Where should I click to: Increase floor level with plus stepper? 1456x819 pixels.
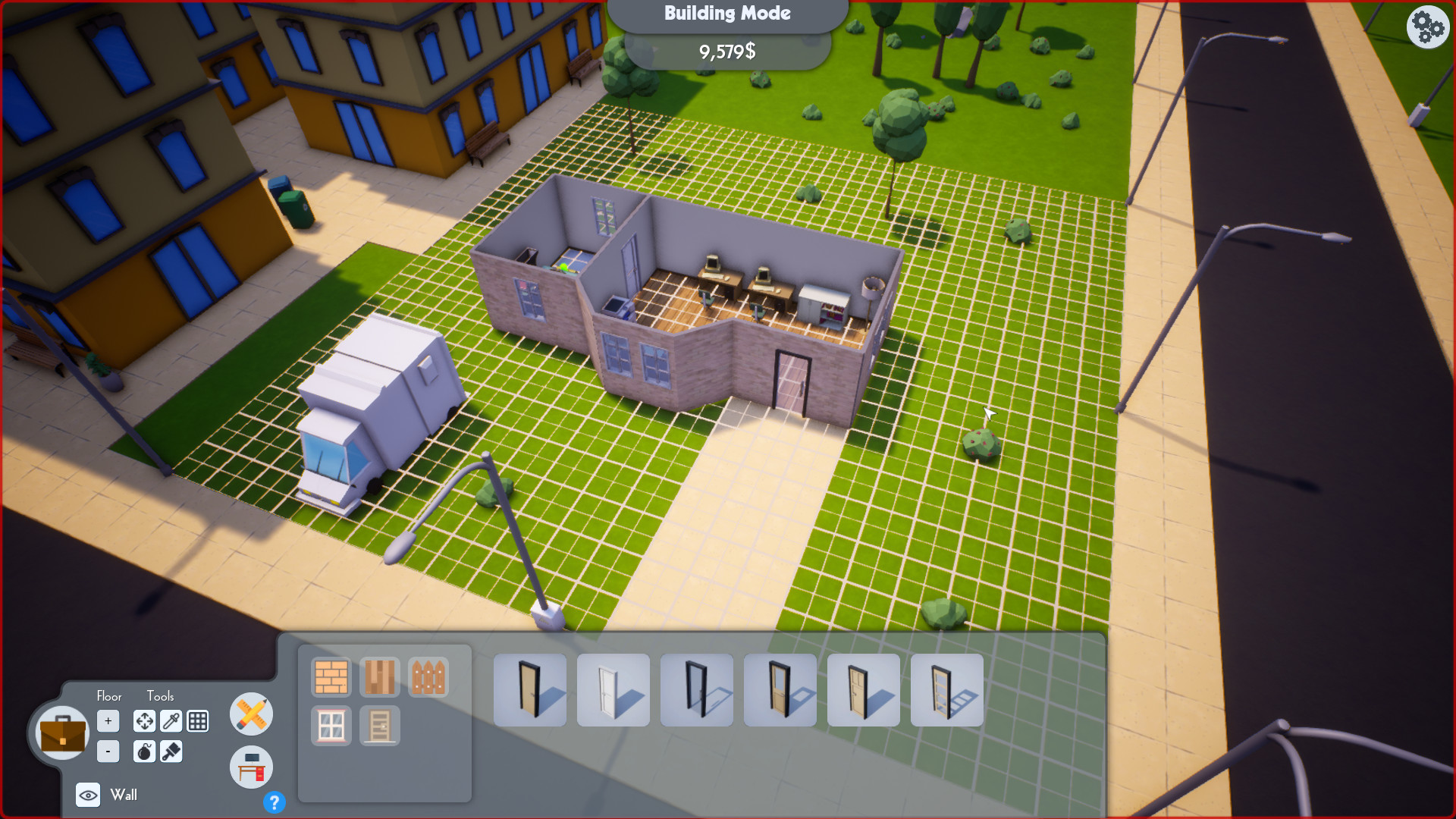click(x=108, y=720)
